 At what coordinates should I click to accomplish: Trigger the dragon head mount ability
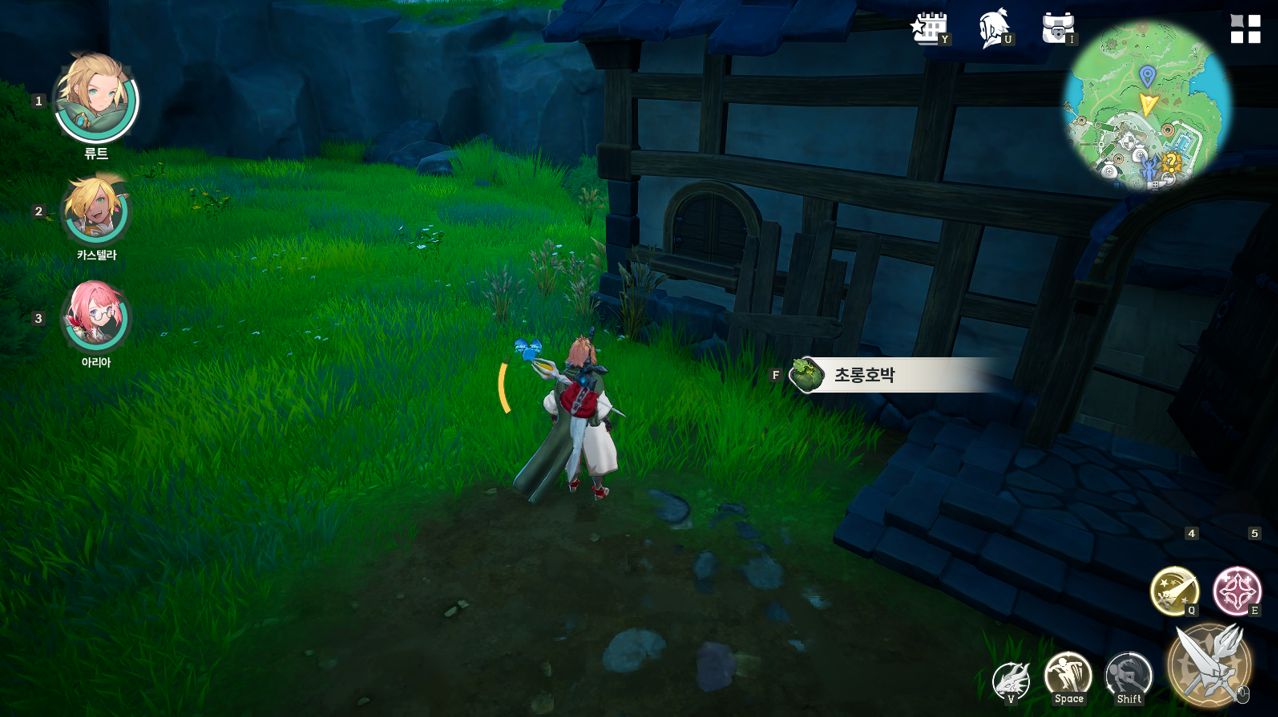(x=1011, y=681)
